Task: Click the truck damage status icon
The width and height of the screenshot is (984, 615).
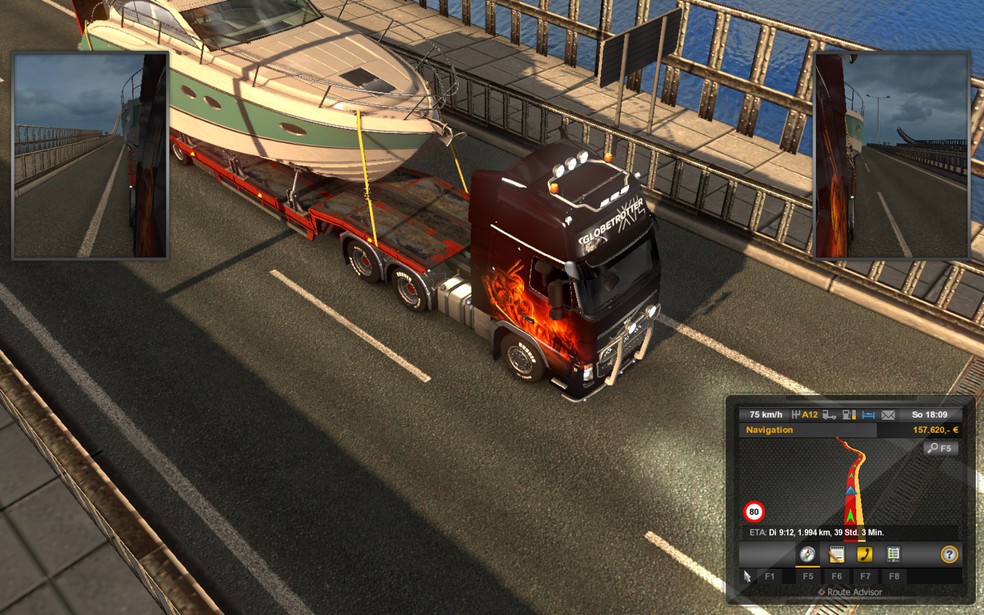Action: [829, 414]
